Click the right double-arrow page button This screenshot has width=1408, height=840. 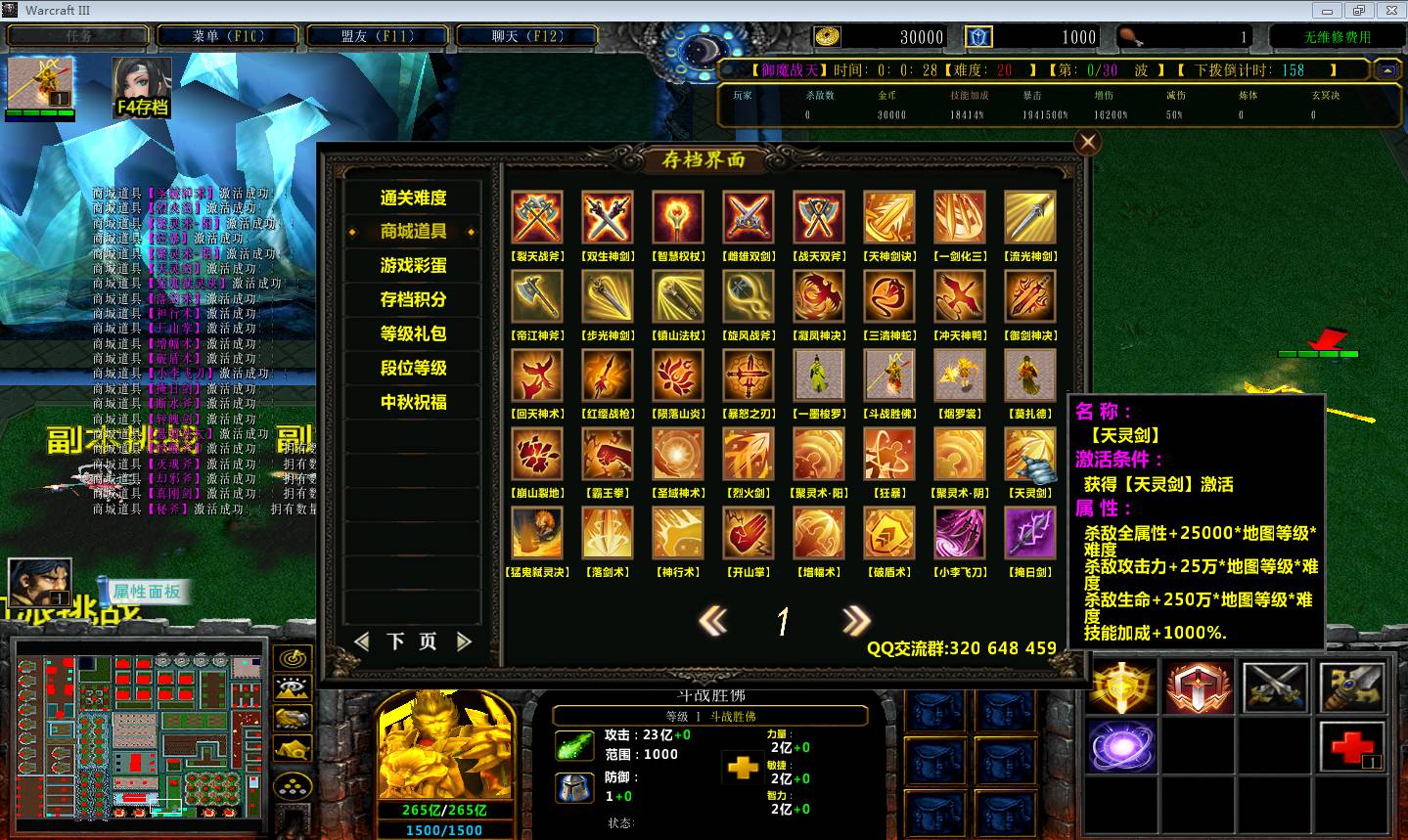point(855,620)
